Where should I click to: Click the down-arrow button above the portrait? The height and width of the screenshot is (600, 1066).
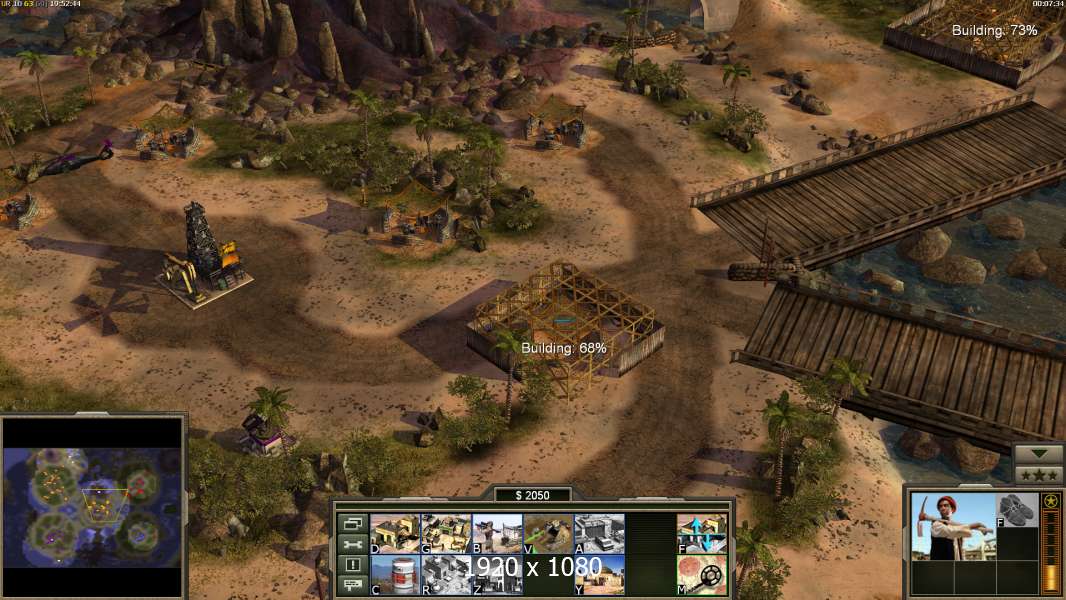coord(1038,454)
